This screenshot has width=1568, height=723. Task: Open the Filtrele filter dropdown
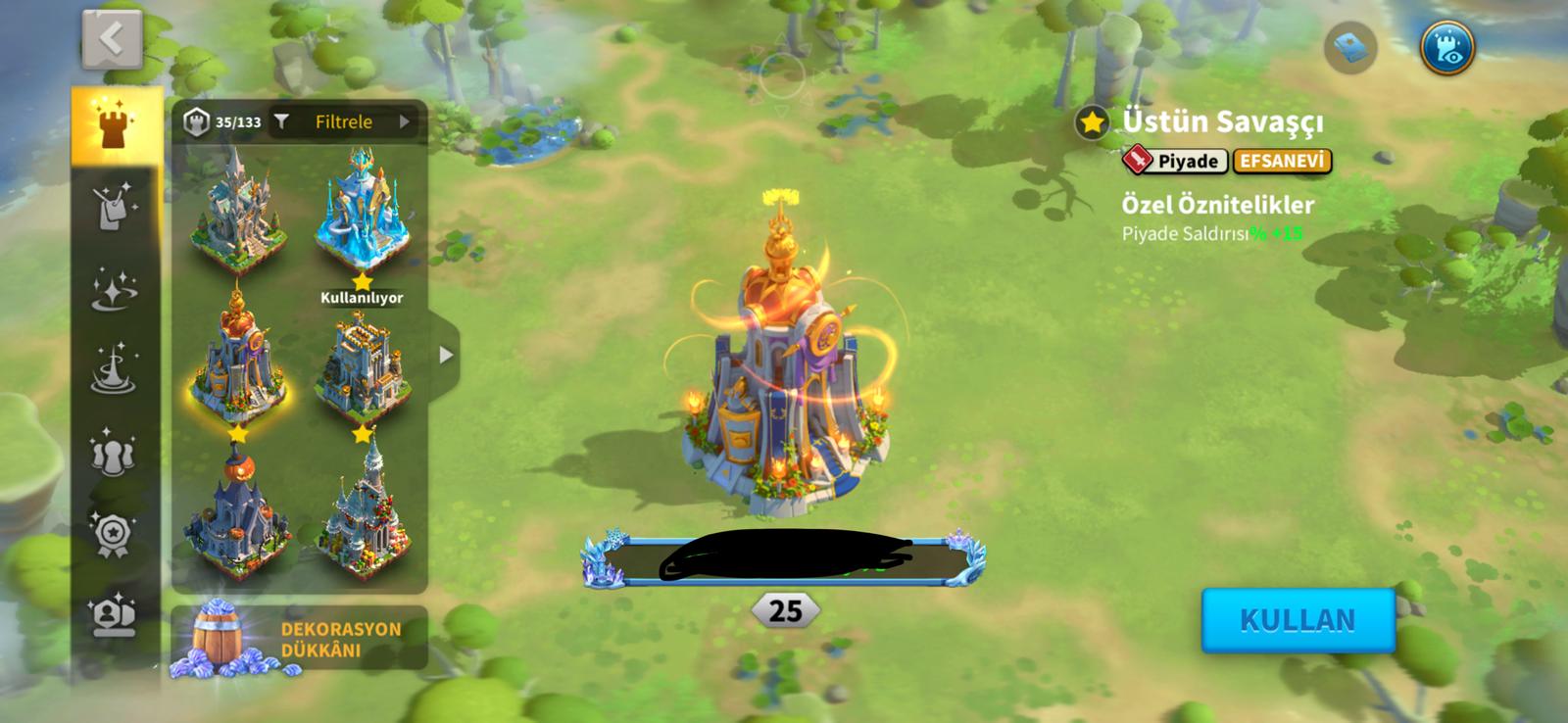tap(343, 122)
